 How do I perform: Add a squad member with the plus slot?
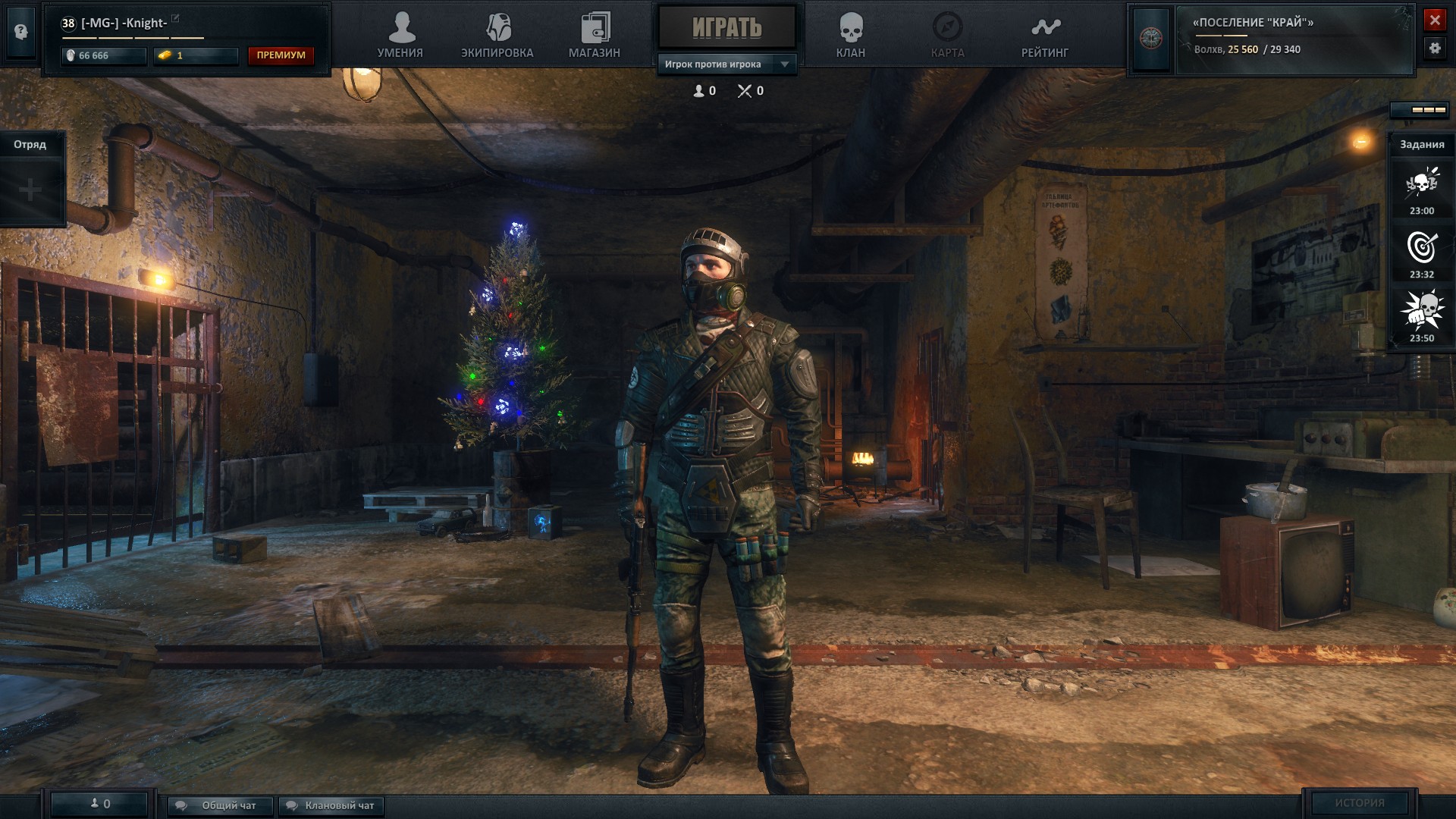(x=30, y=190)
